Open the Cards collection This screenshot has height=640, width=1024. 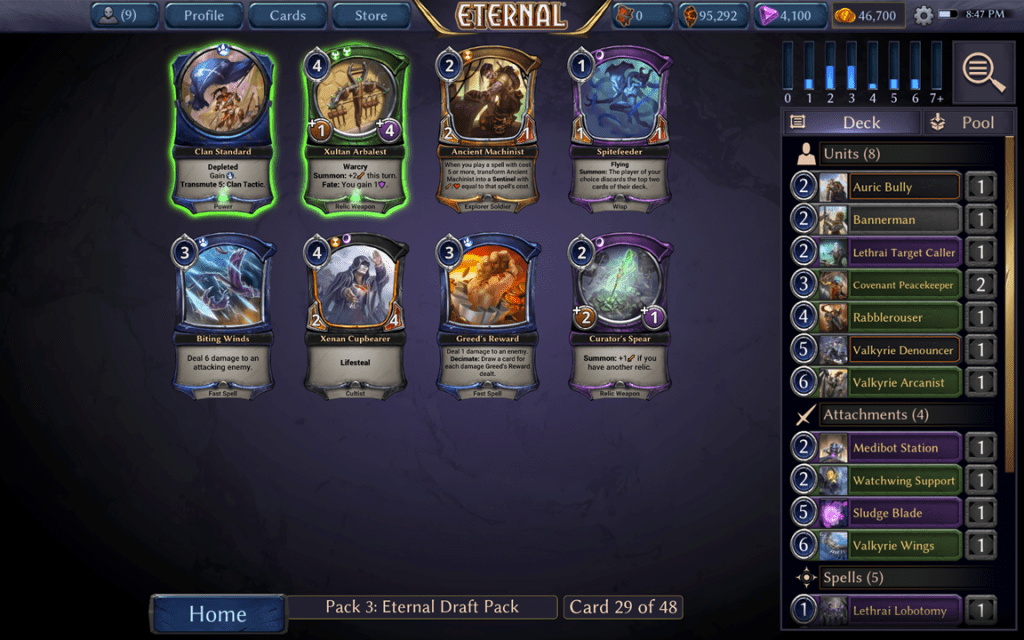(x=287, y=15)
